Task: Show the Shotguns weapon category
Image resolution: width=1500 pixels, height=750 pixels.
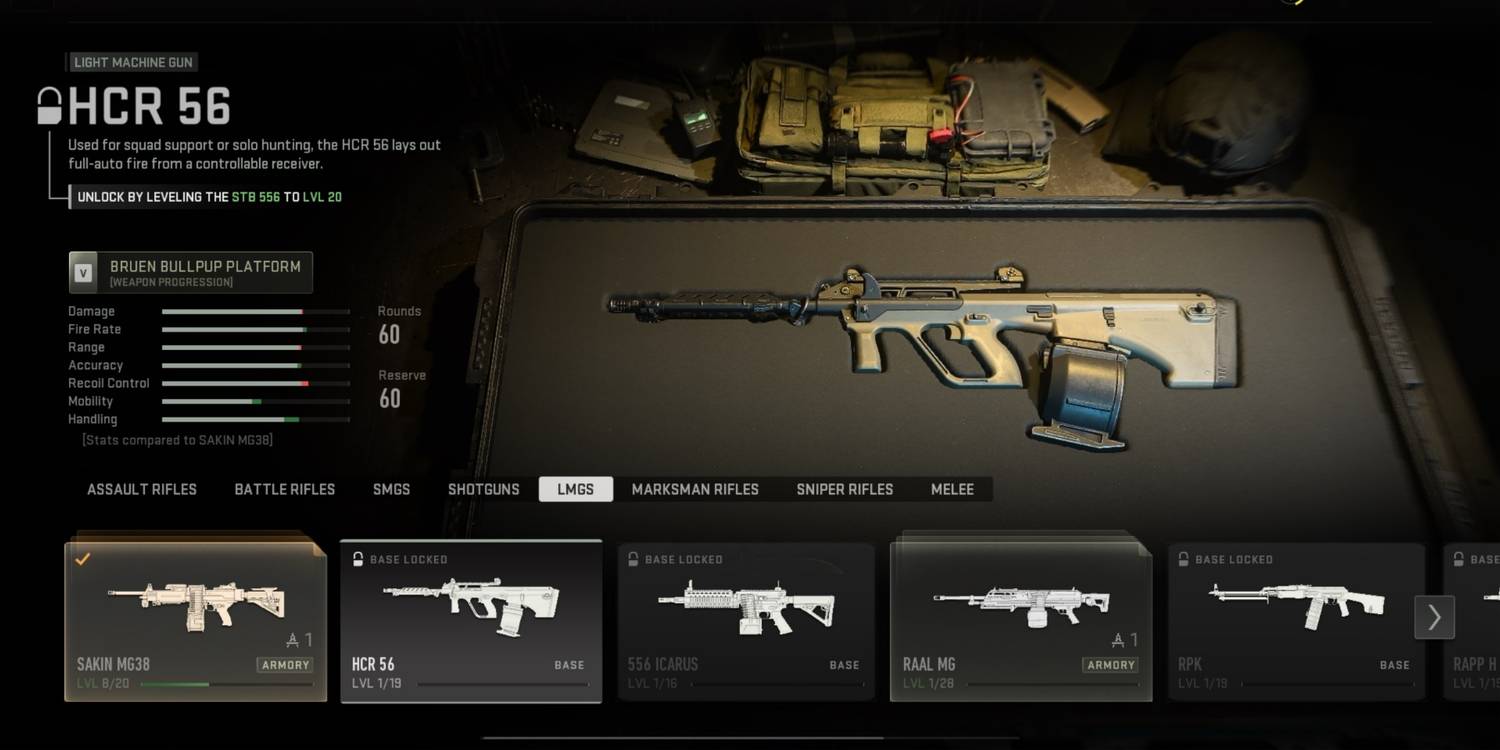Action: 484,489
